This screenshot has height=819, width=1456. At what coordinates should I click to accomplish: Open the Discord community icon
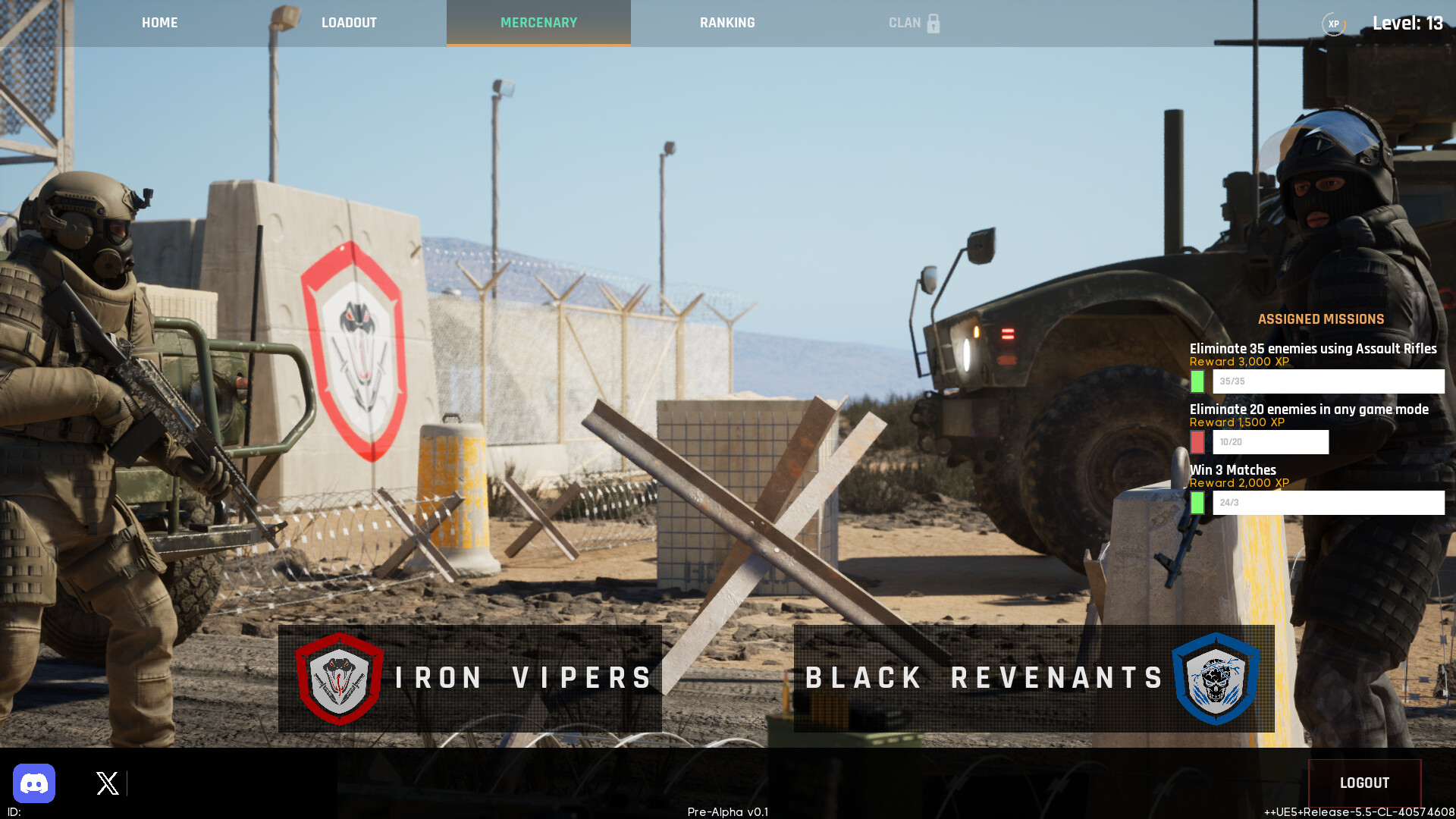[34, 783]
